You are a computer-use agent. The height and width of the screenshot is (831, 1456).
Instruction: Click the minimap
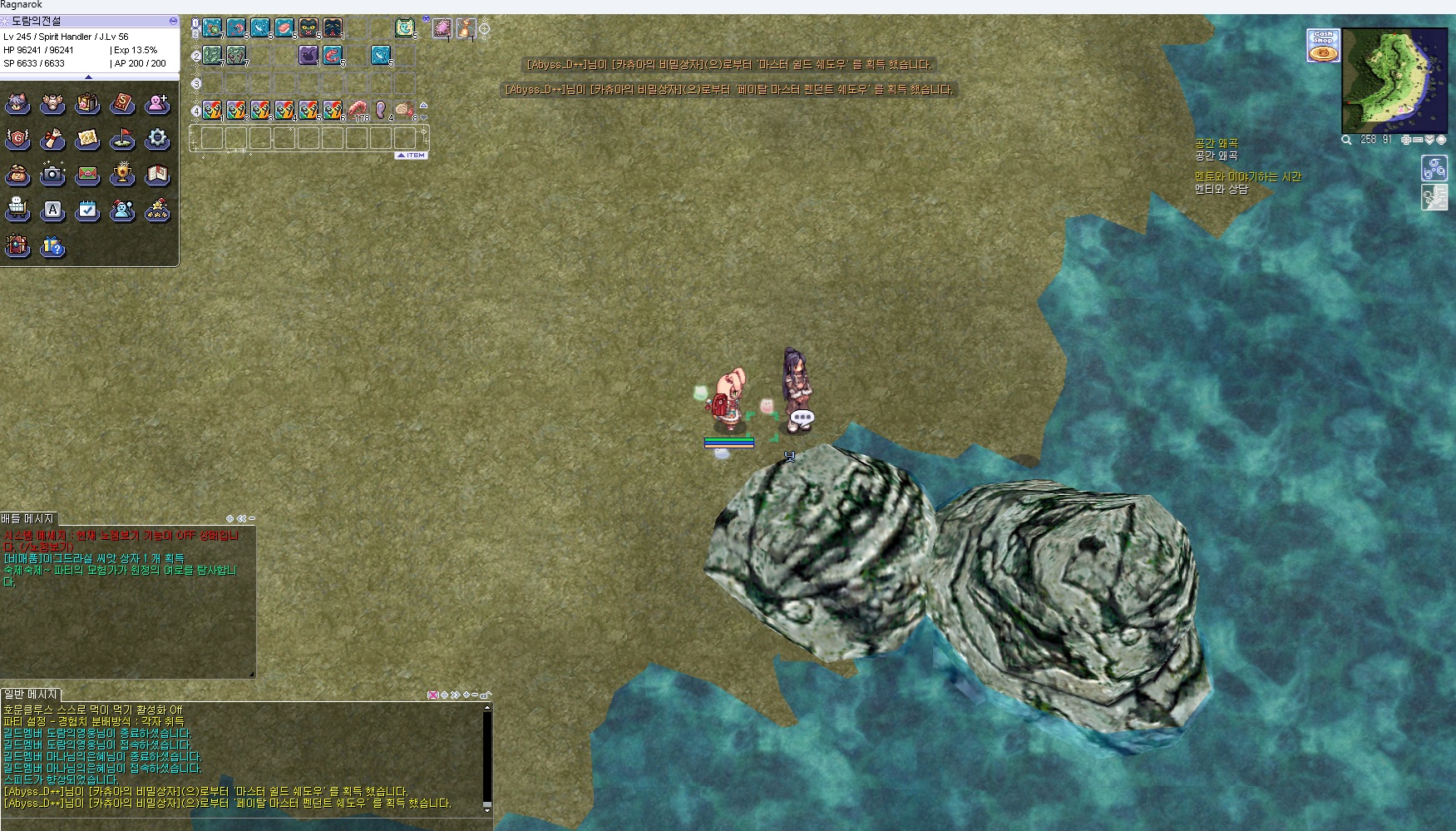pyautogui.click(x=1394, y=80)
